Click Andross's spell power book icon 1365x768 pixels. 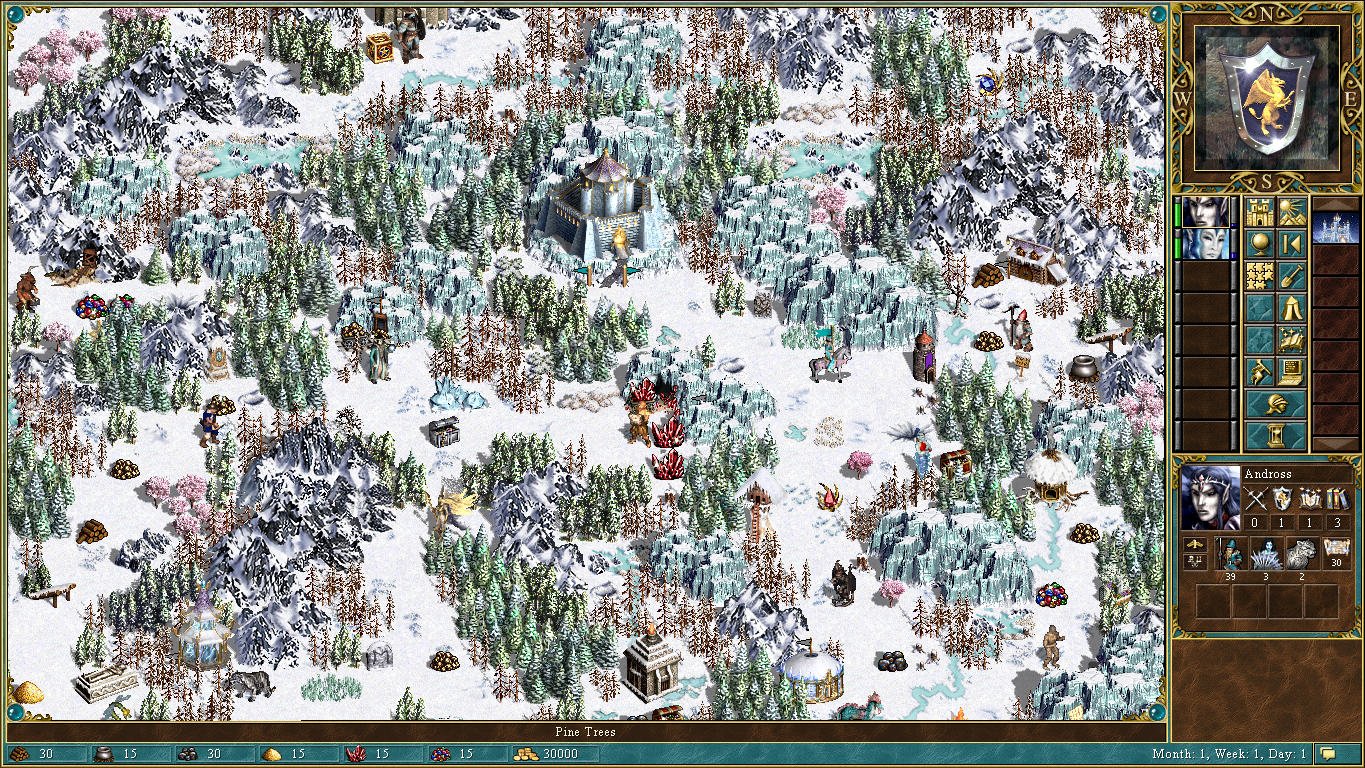1311,498
